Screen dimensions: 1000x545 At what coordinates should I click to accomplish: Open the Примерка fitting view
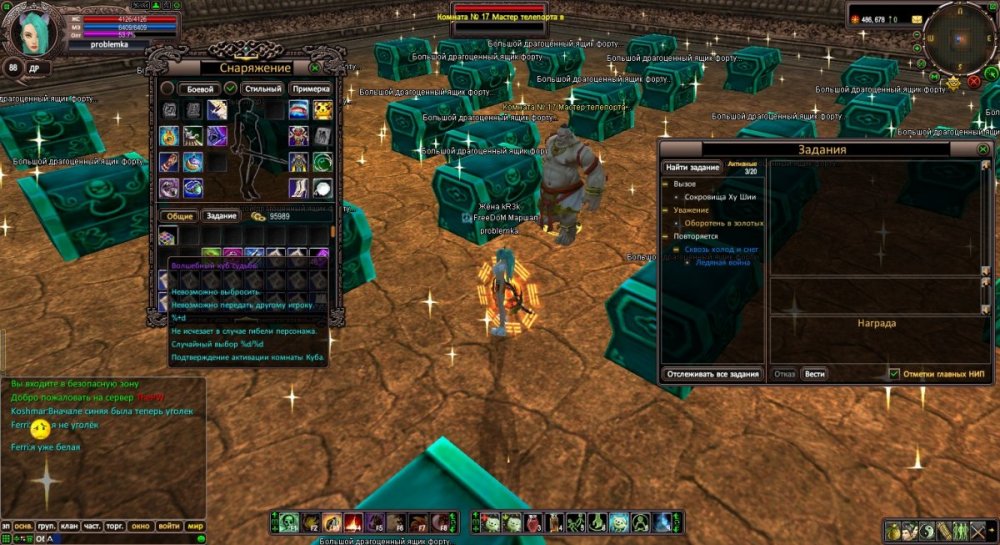coord(311,89)
